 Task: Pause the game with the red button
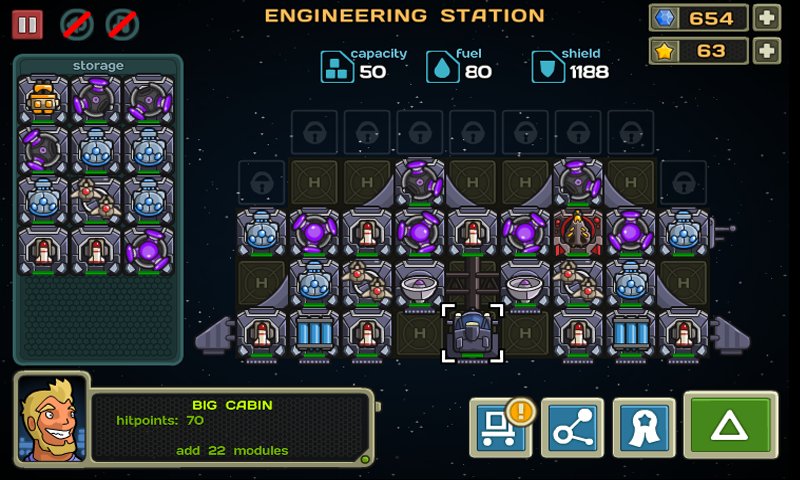point(27,24)
